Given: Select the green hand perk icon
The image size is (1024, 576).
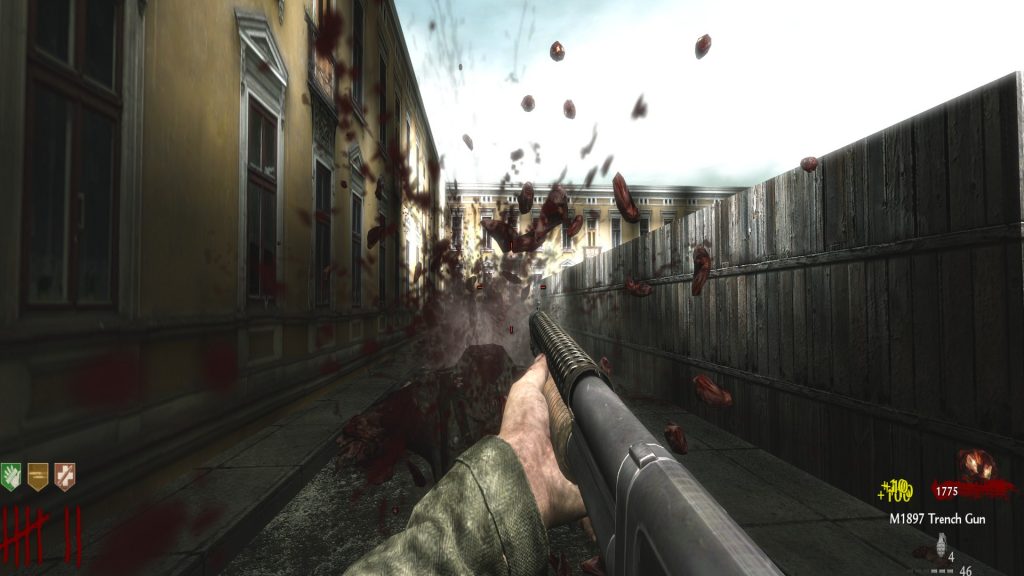Looking at the screenshot, I should tap(11, 476).
